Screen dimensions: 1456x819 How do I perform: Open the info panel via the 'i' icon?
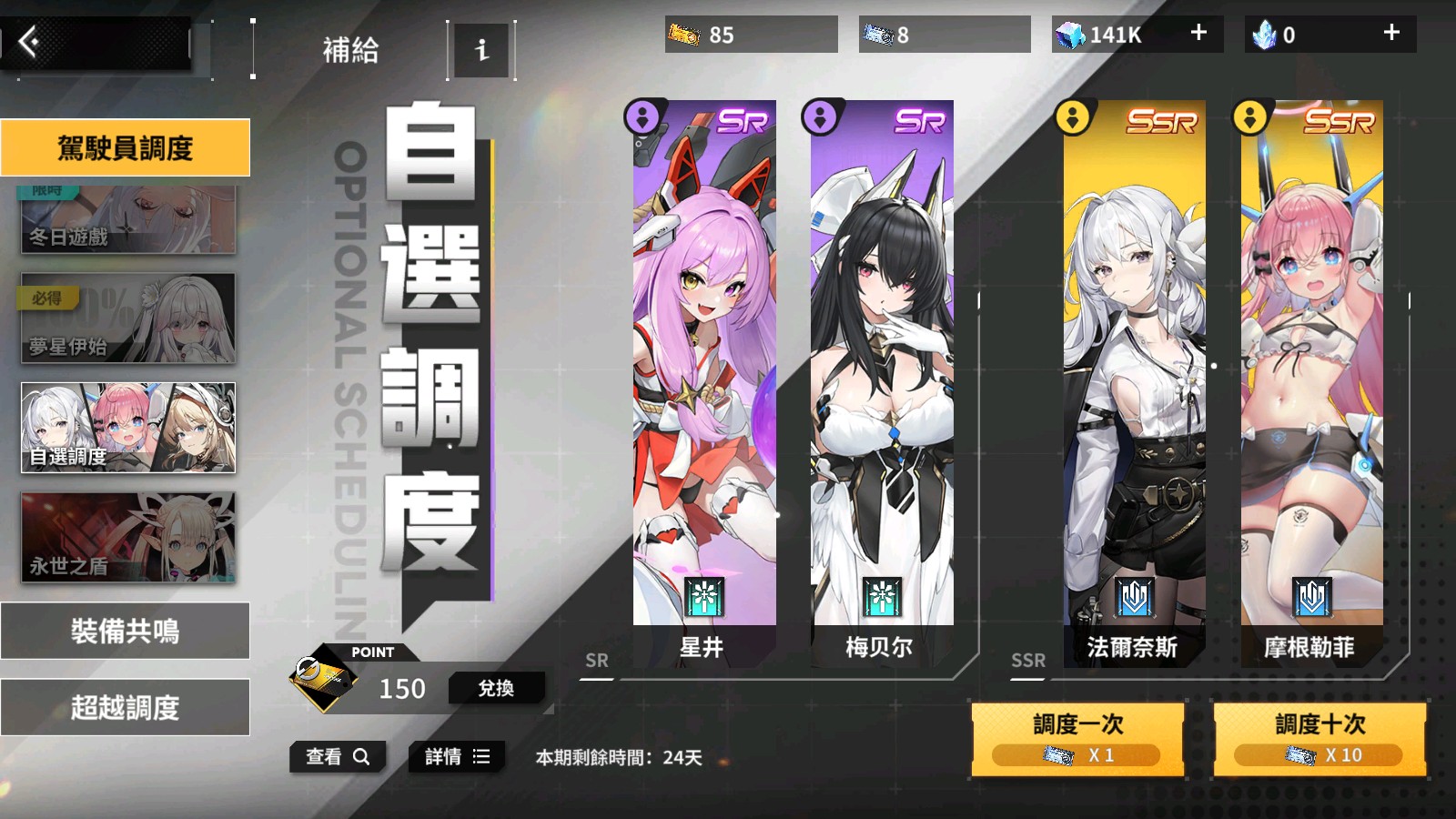tap(481, 51)
